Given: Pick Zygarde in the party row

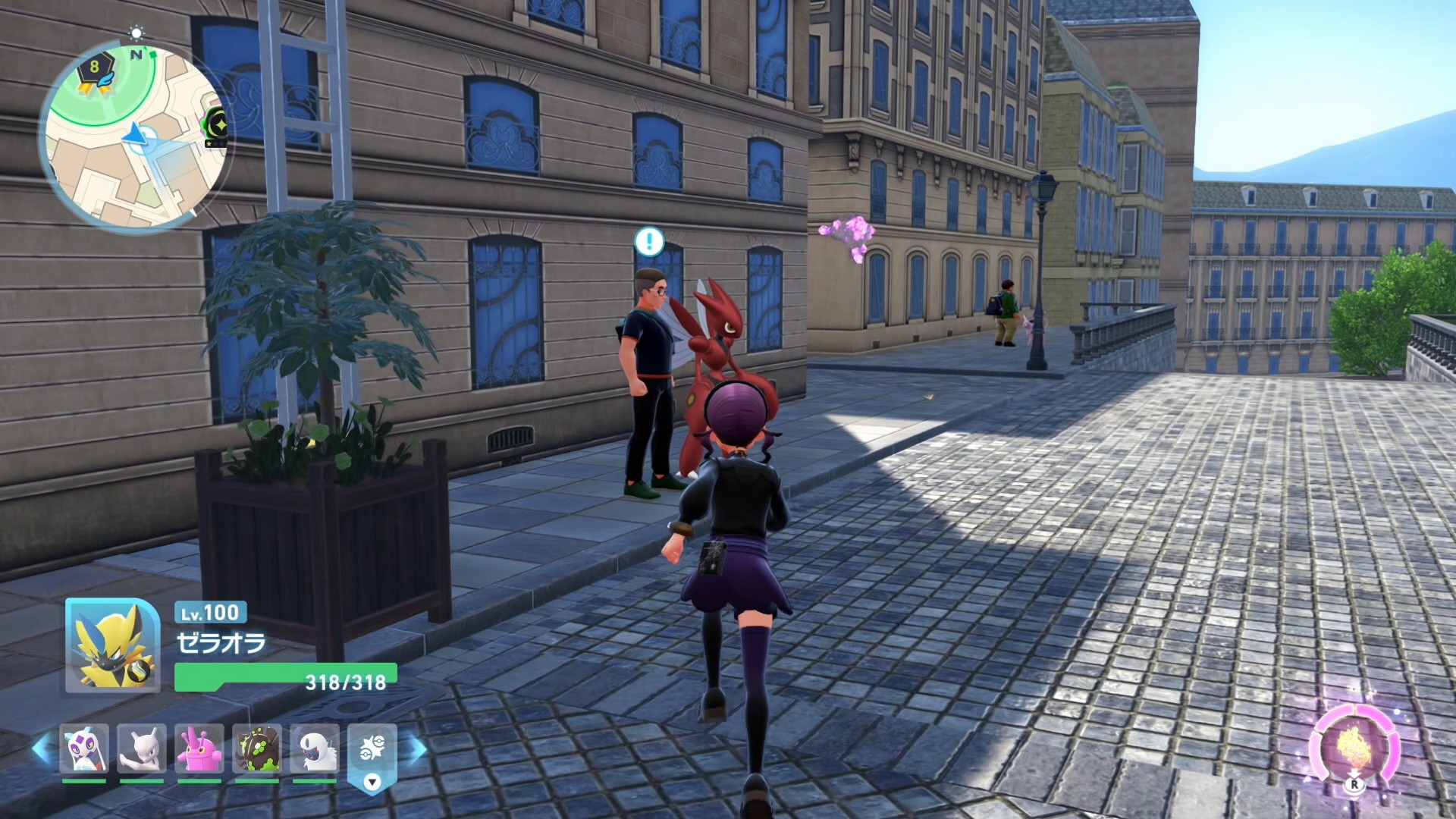Looking at the screenshot, I should (x=257, y=748).
